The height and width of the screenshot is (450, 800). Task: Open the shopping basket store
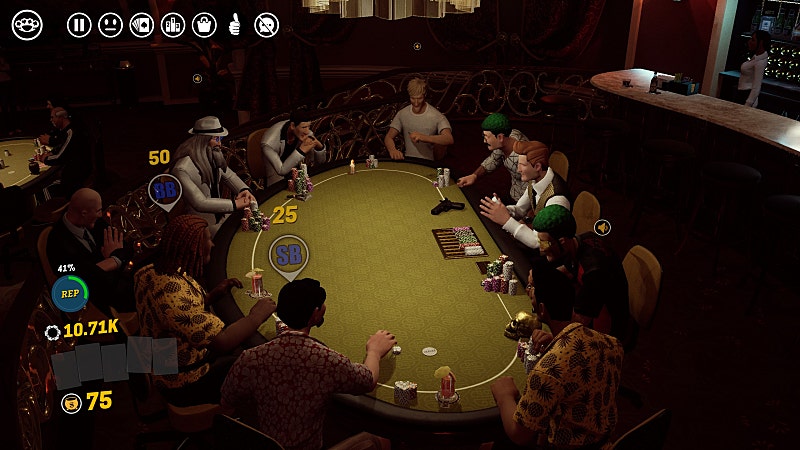click(x=204, y=25)
